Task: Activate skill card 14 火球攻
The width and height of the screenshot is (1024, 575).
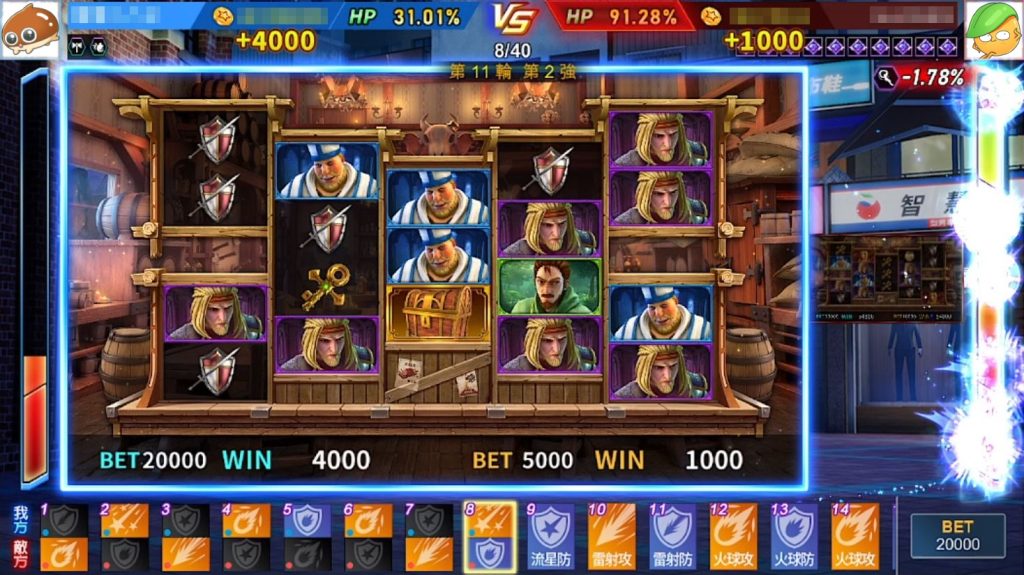Action: [855, 536]
